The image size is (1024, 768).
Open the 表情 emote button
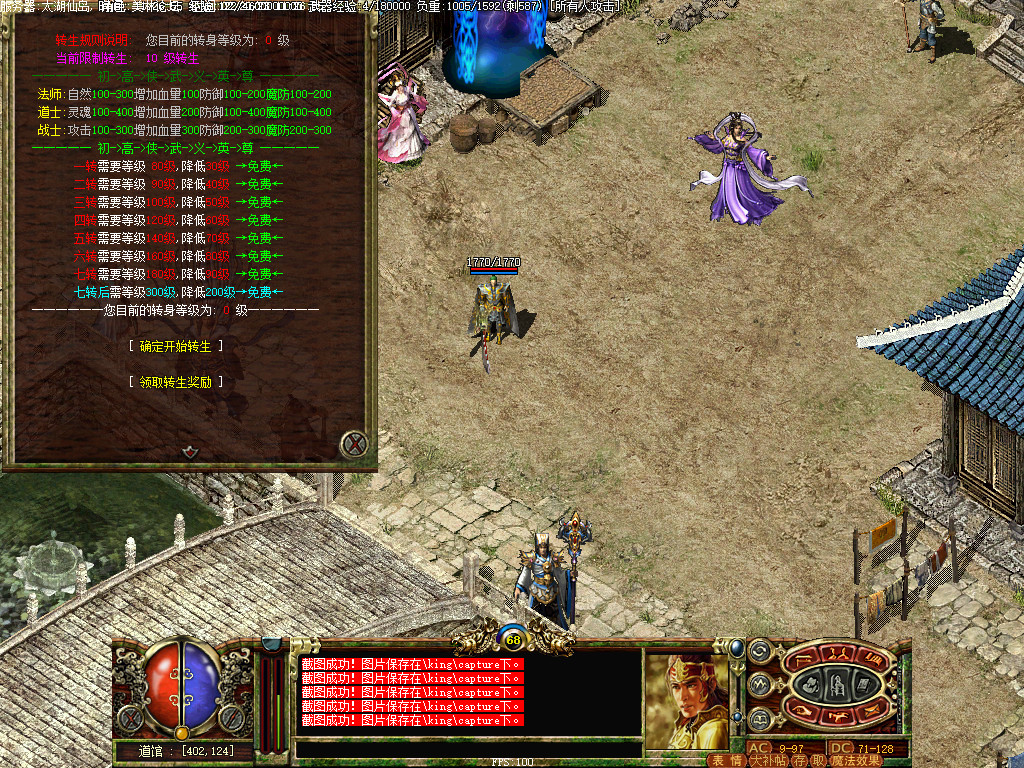pyautogui.click(x=727, y=761)
